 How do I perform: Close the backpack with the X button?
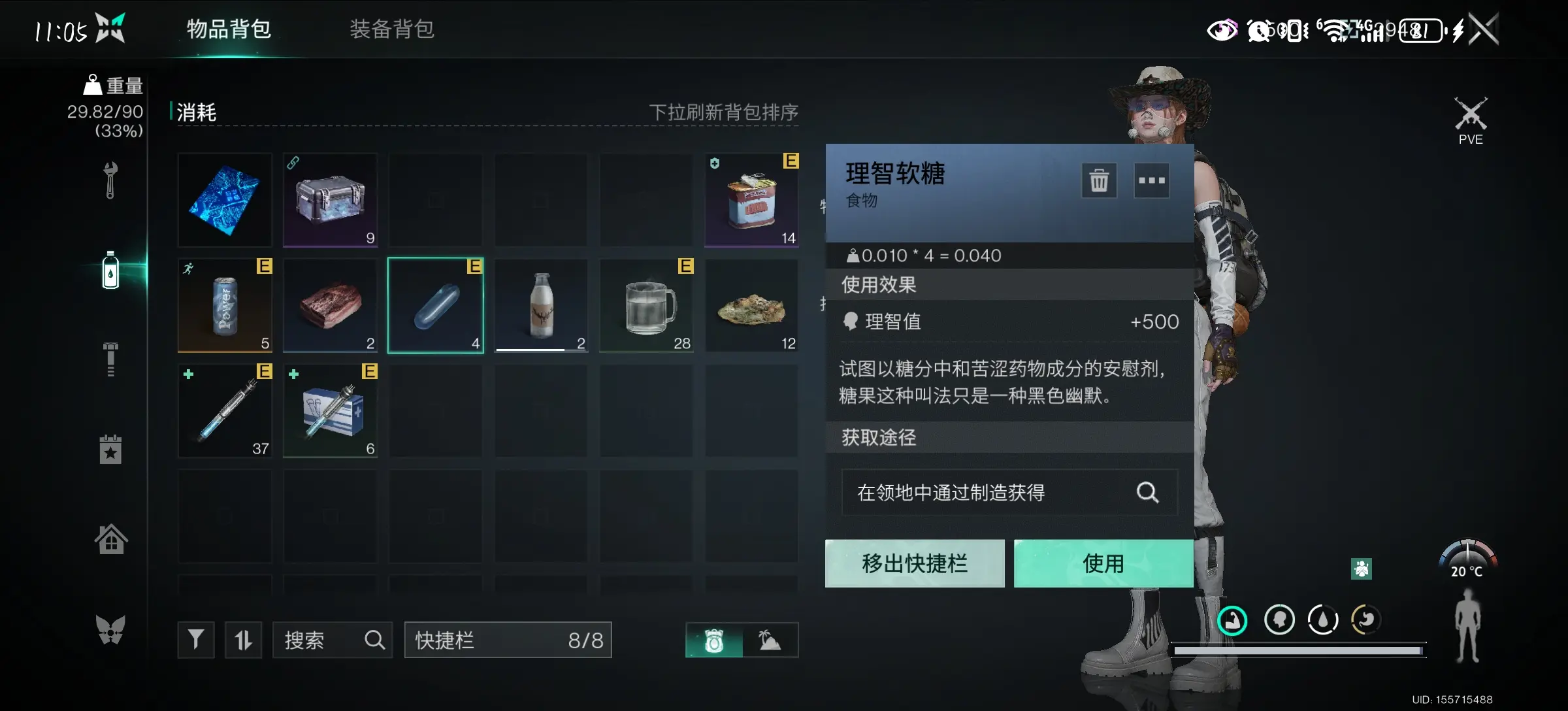coord(1483,29)
